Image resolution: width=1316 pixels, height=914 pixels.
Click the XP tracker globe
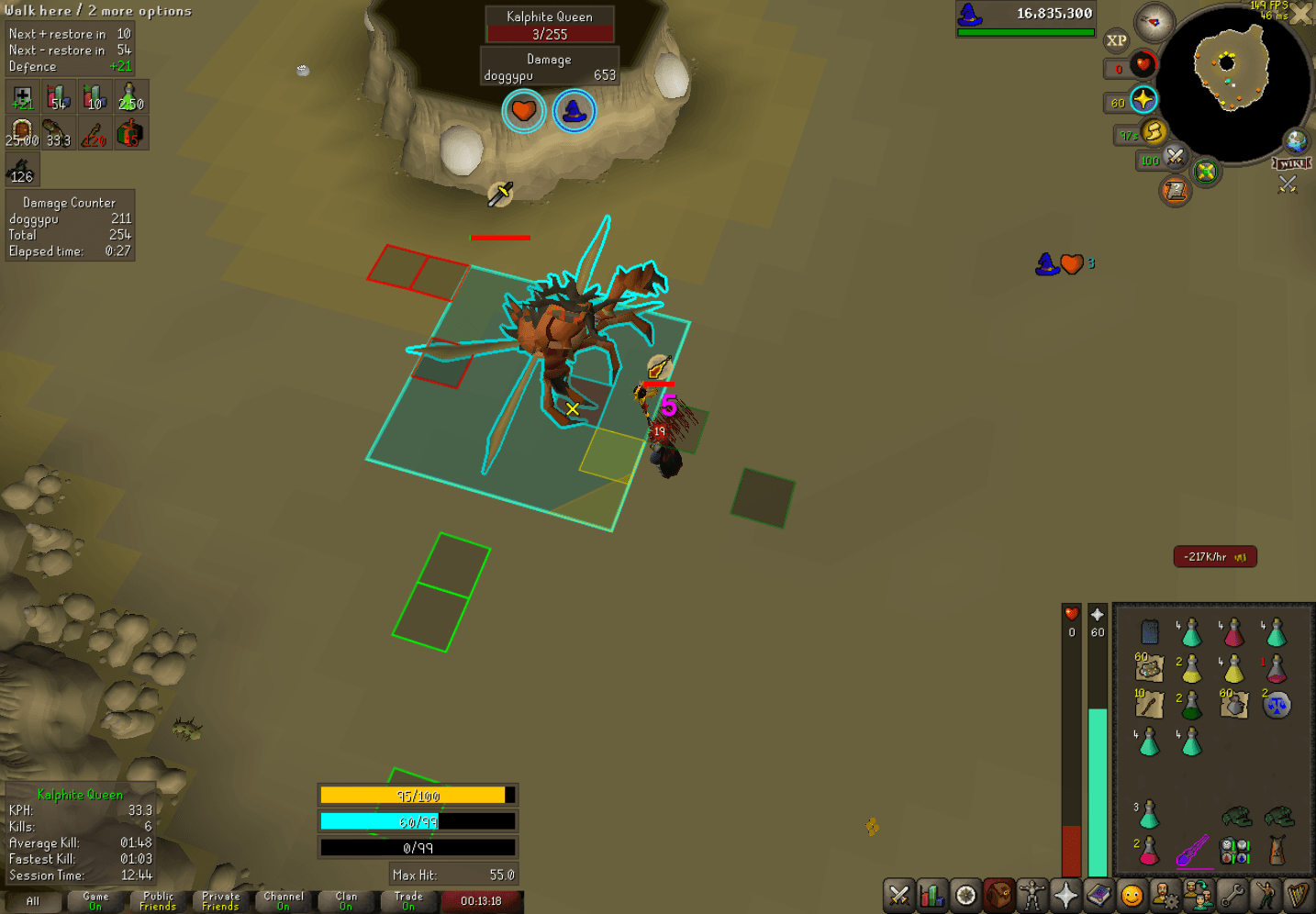pyautogui.click(x=1115, y=39)
